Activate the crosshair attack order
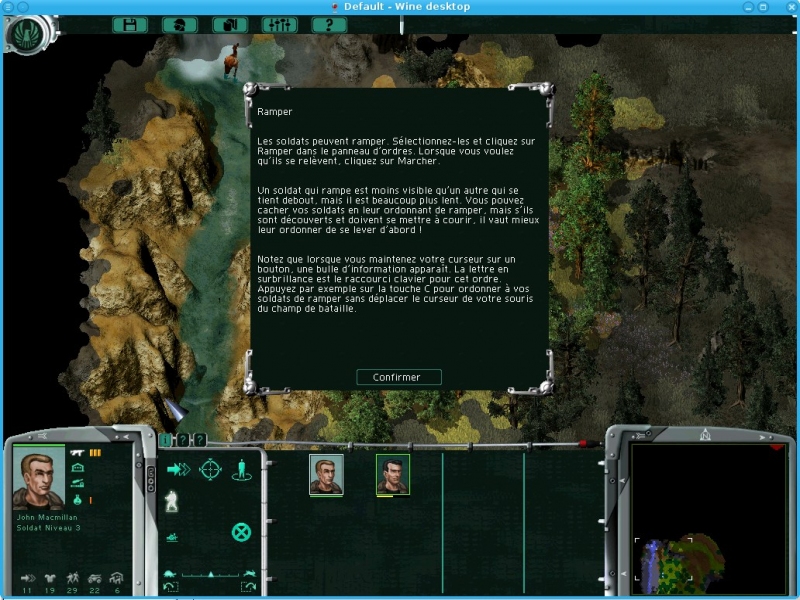This screenshot has width=800, height=600. (x=210, y=469)
